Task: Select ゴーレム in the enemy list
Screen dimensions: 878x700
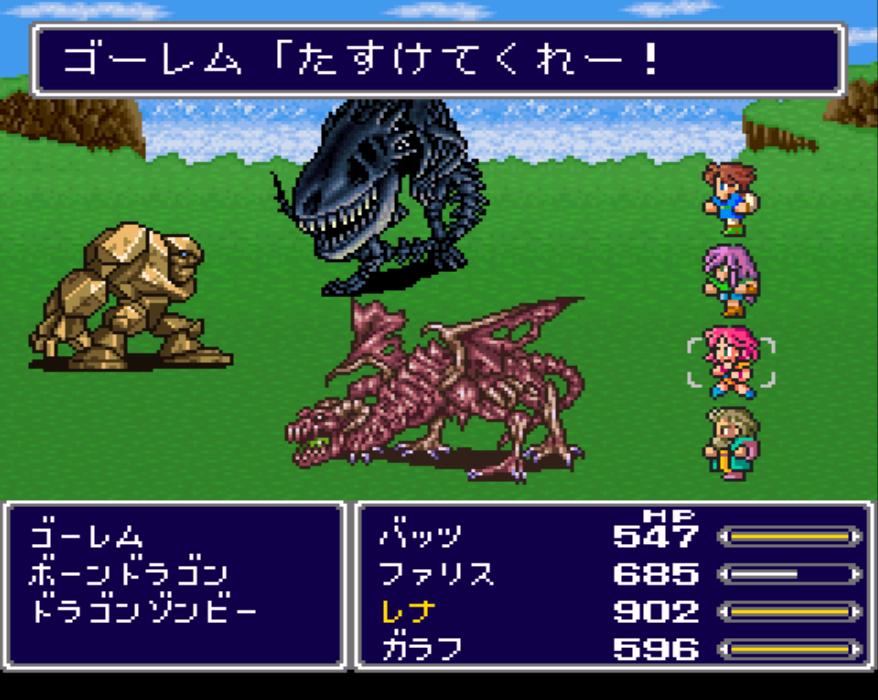Action: coord(87,537)
